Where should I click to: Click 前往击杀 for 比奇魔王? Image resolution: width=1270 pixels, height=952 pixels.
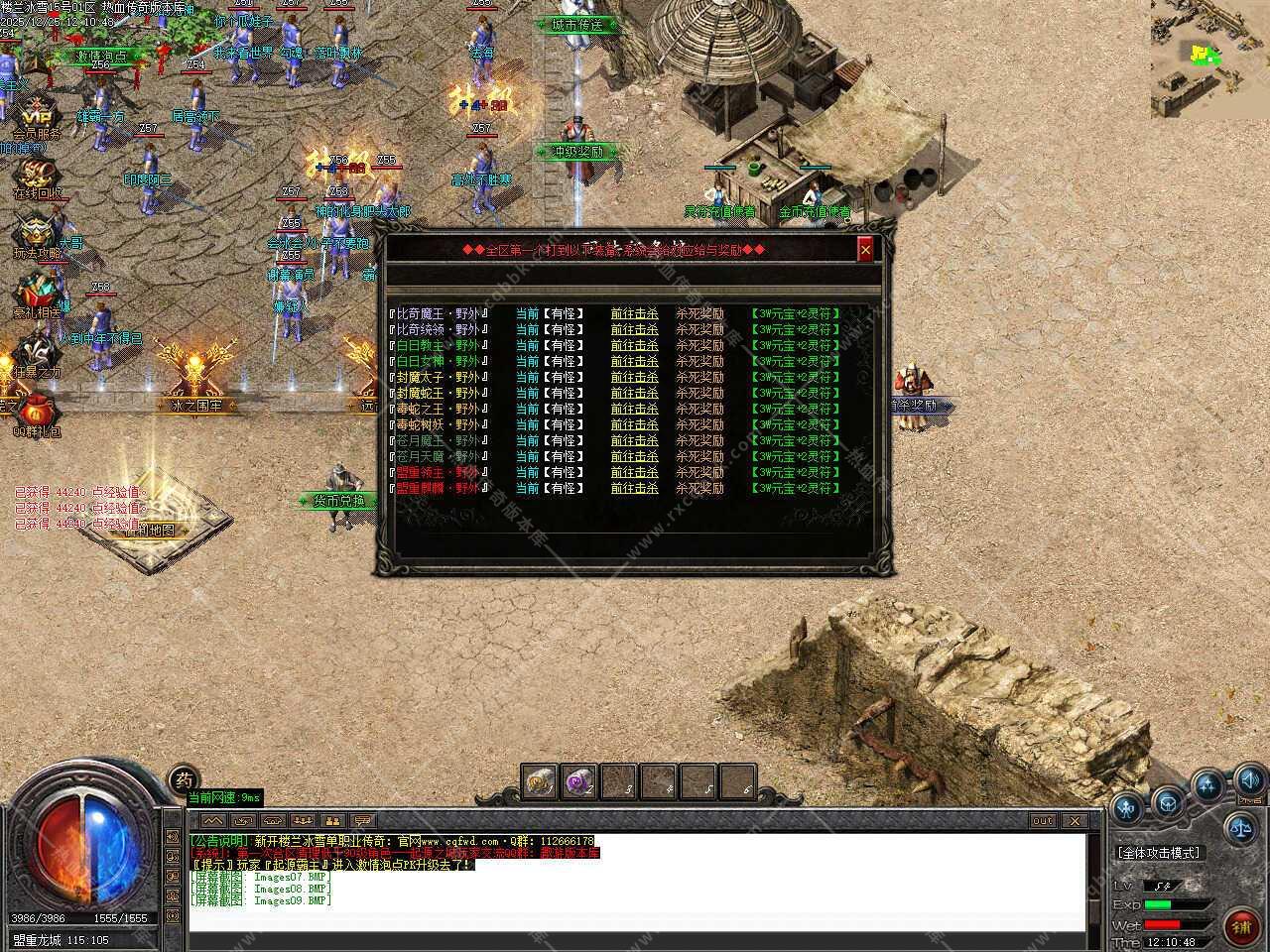click(634, 313)
